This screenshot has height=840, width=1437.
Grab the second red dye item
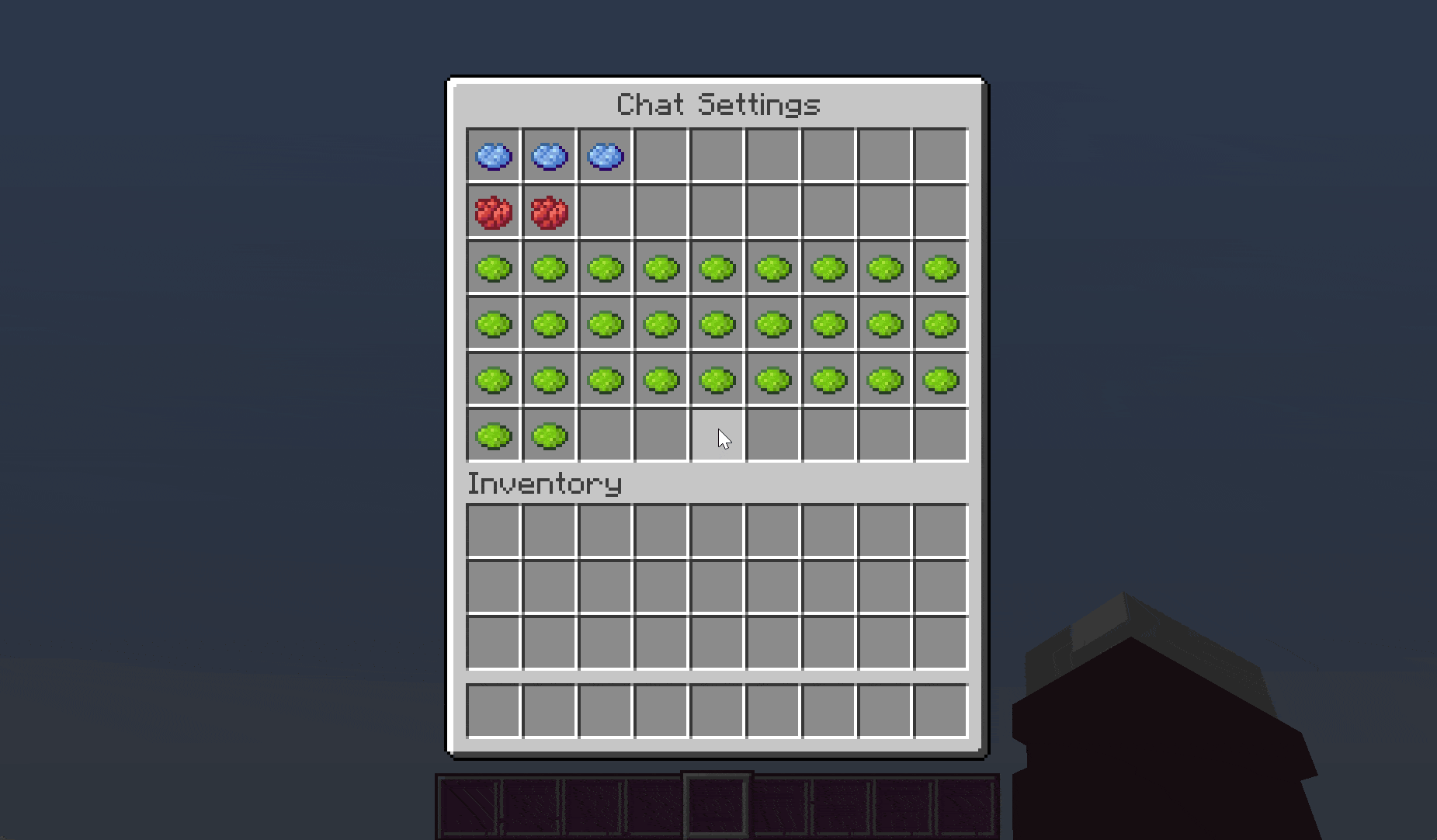point(548,212)
